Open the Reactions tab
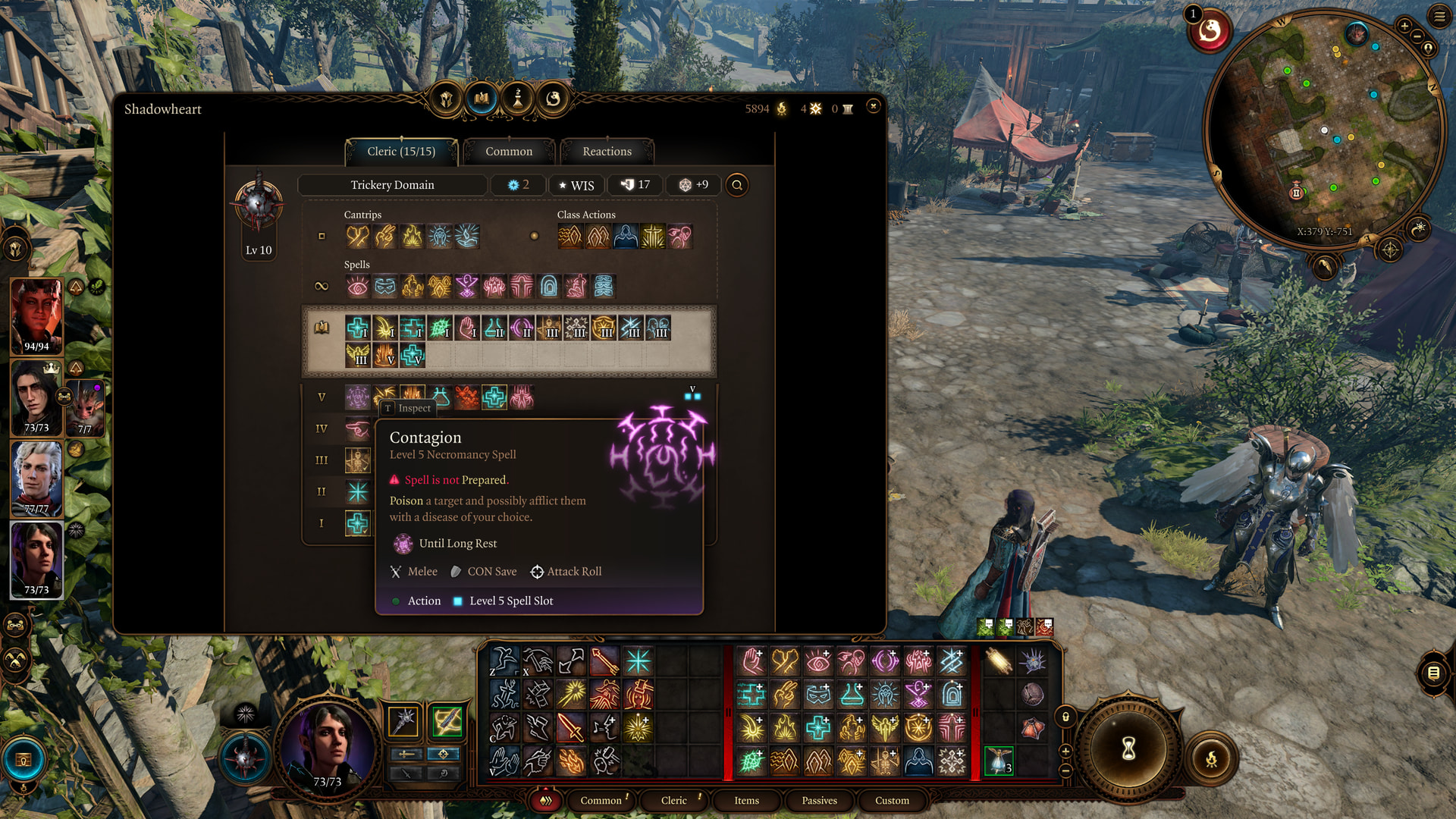 (x=607, y=152)
